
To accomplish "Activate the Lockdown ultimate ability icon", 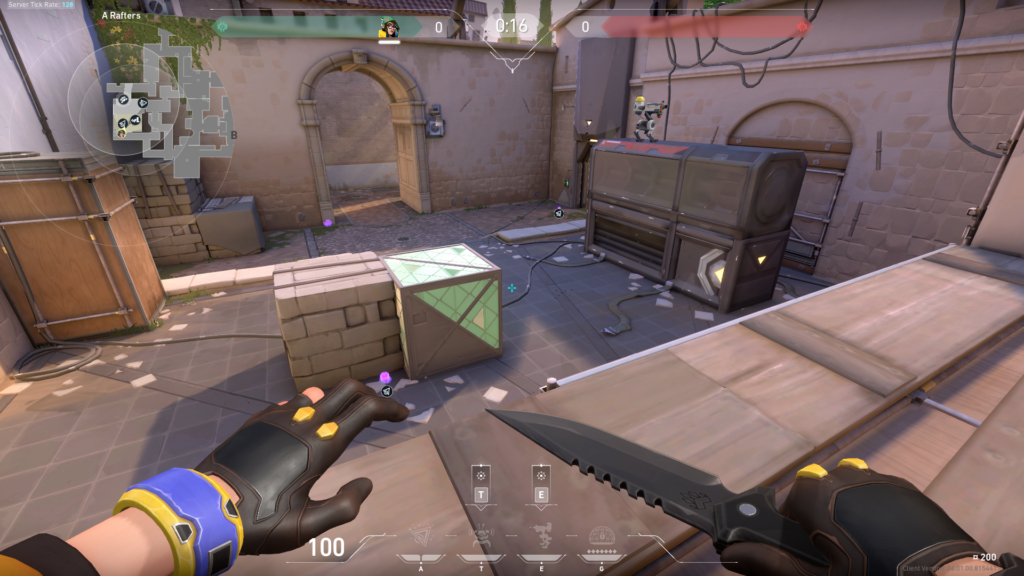I will tap(602, 538).
